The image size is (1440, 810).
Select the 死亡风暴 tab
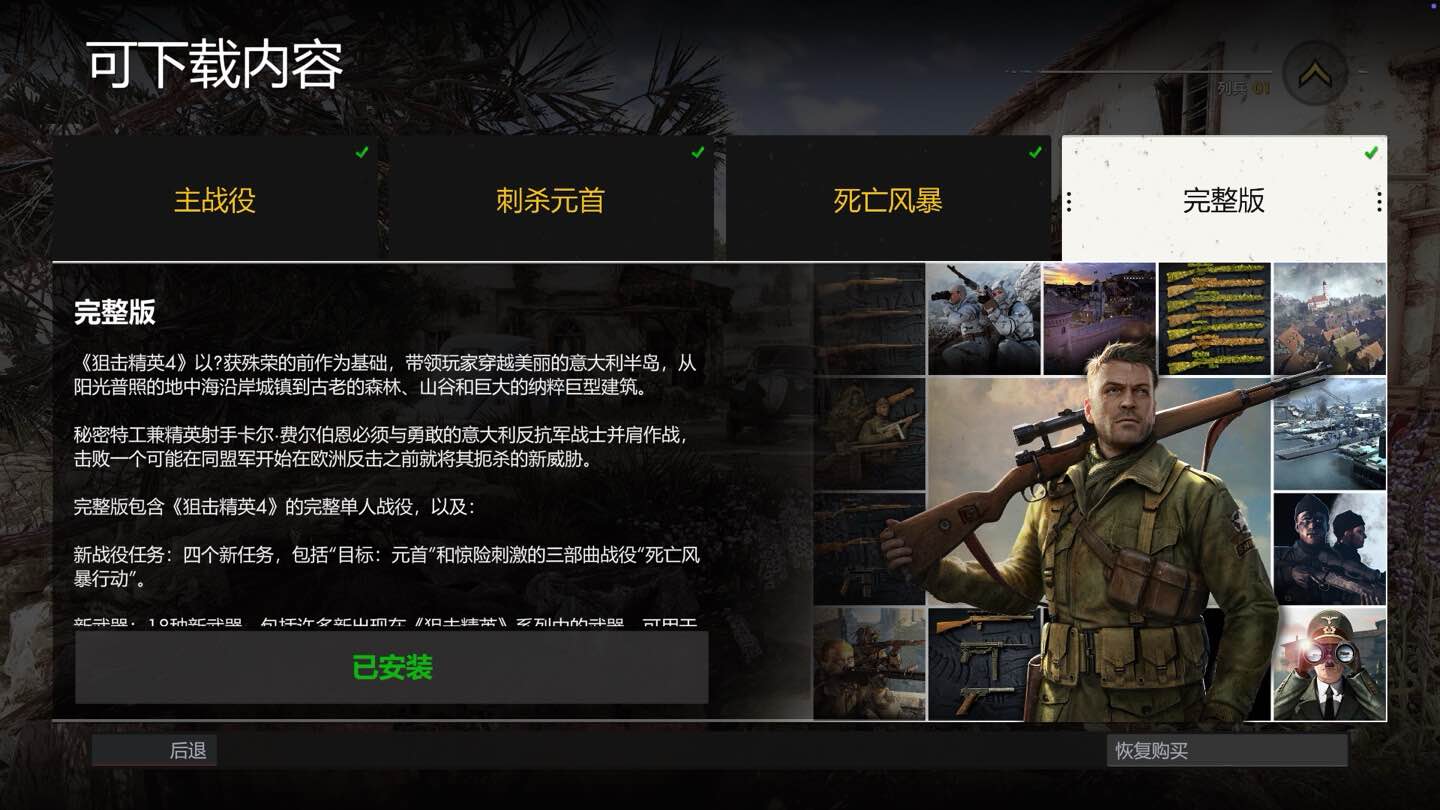click(888, 201)
